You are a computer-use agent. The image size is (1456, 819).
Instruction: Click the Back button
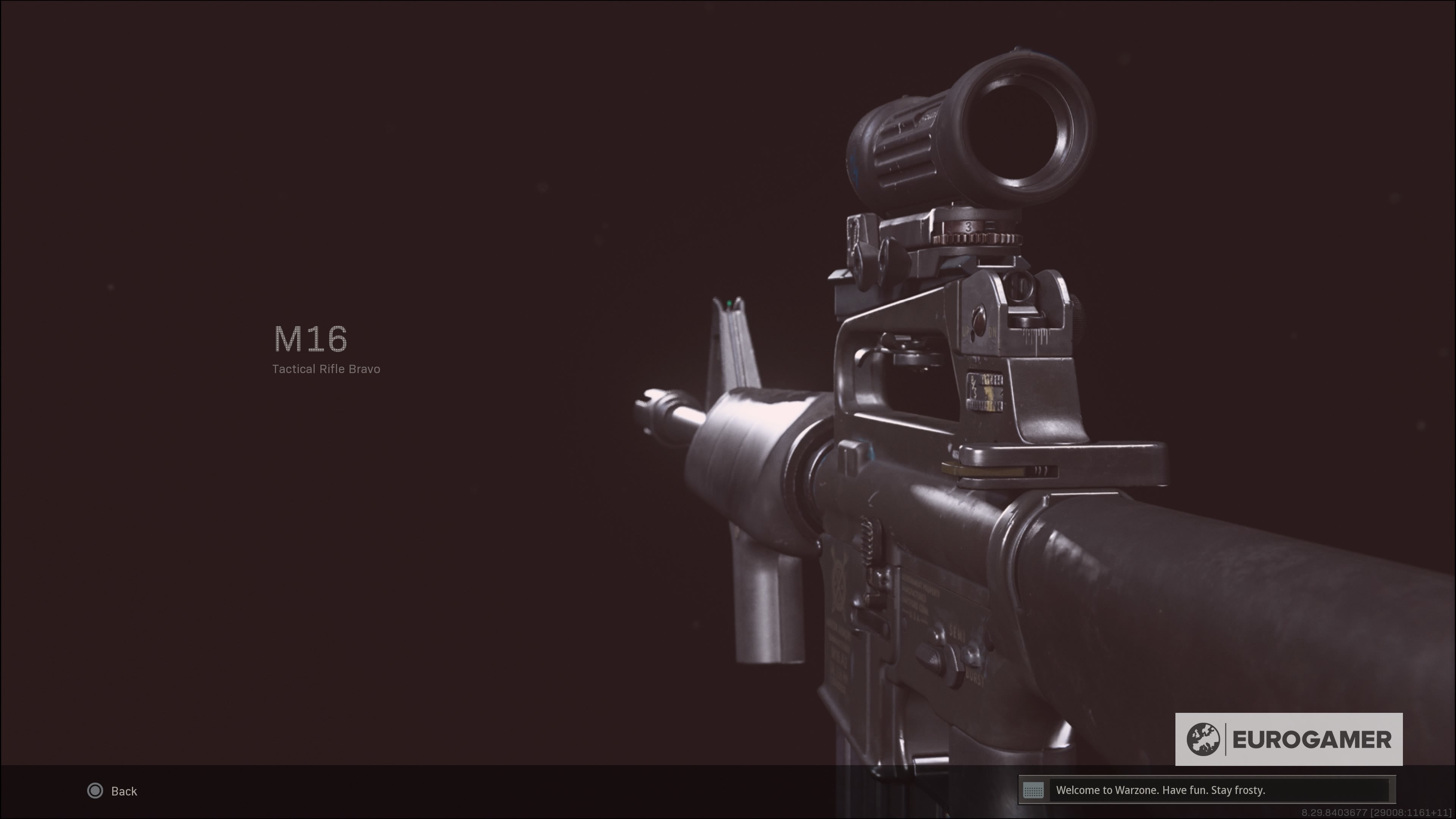(x=123, y=791)
